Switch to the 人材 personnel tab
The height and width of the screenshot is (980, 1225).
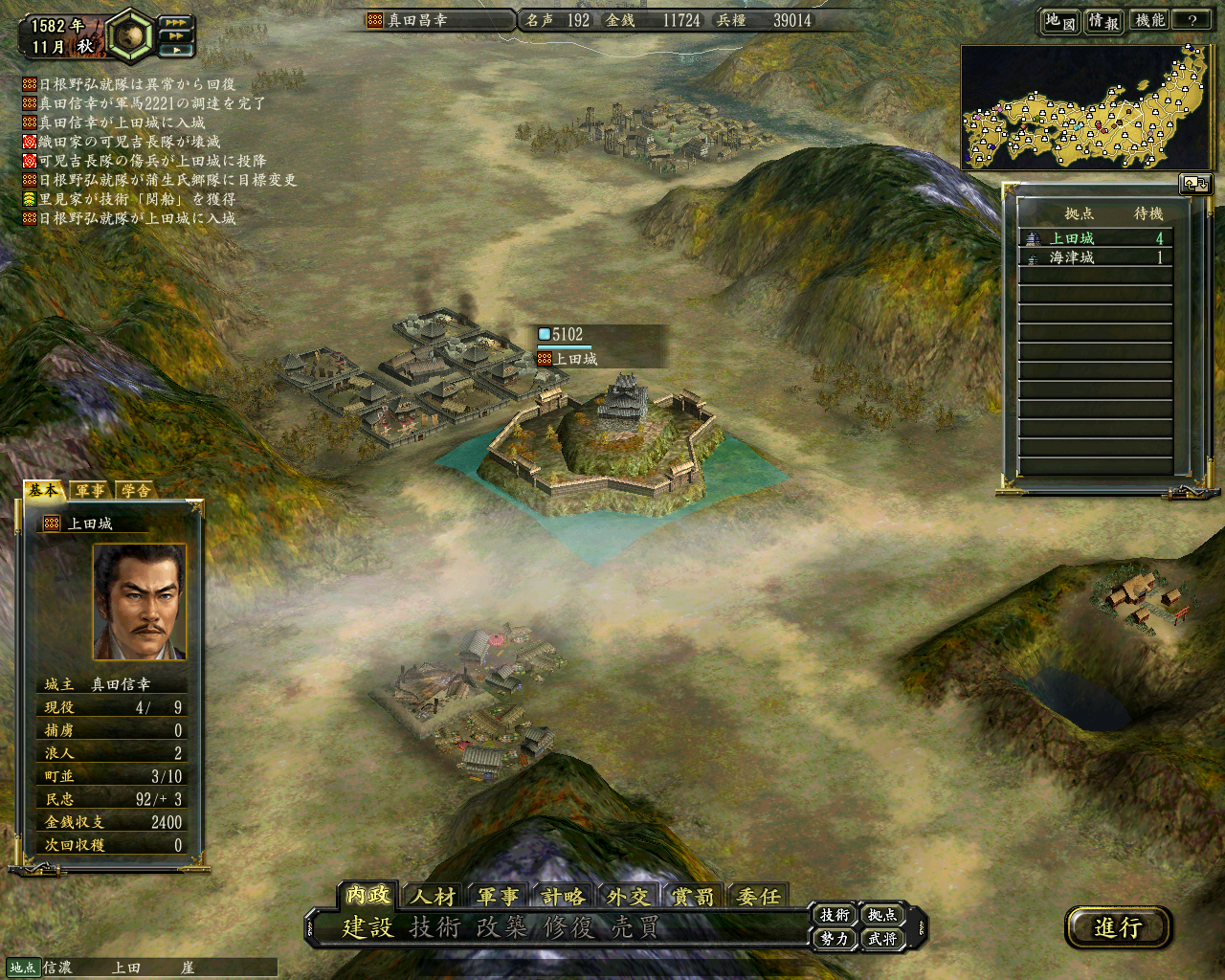click(x=433, y=896)
